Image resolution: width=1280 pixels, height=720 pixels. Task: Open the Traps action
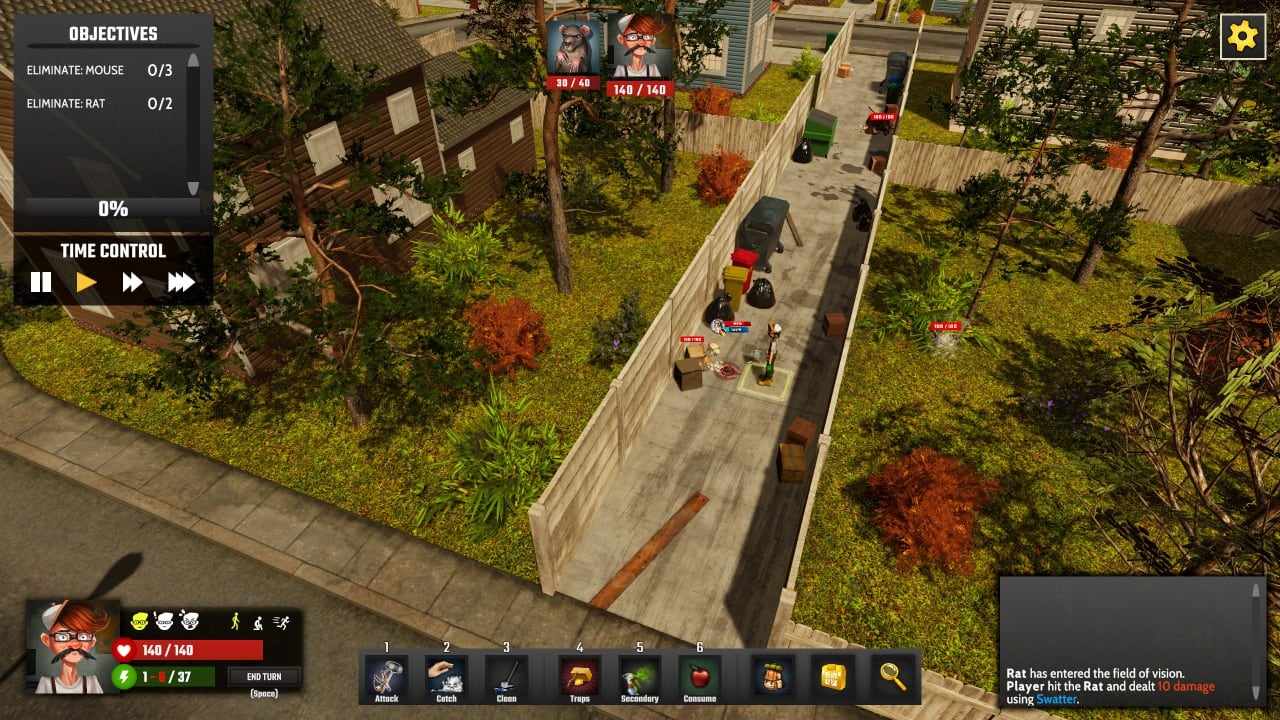[x=579, y=675]
